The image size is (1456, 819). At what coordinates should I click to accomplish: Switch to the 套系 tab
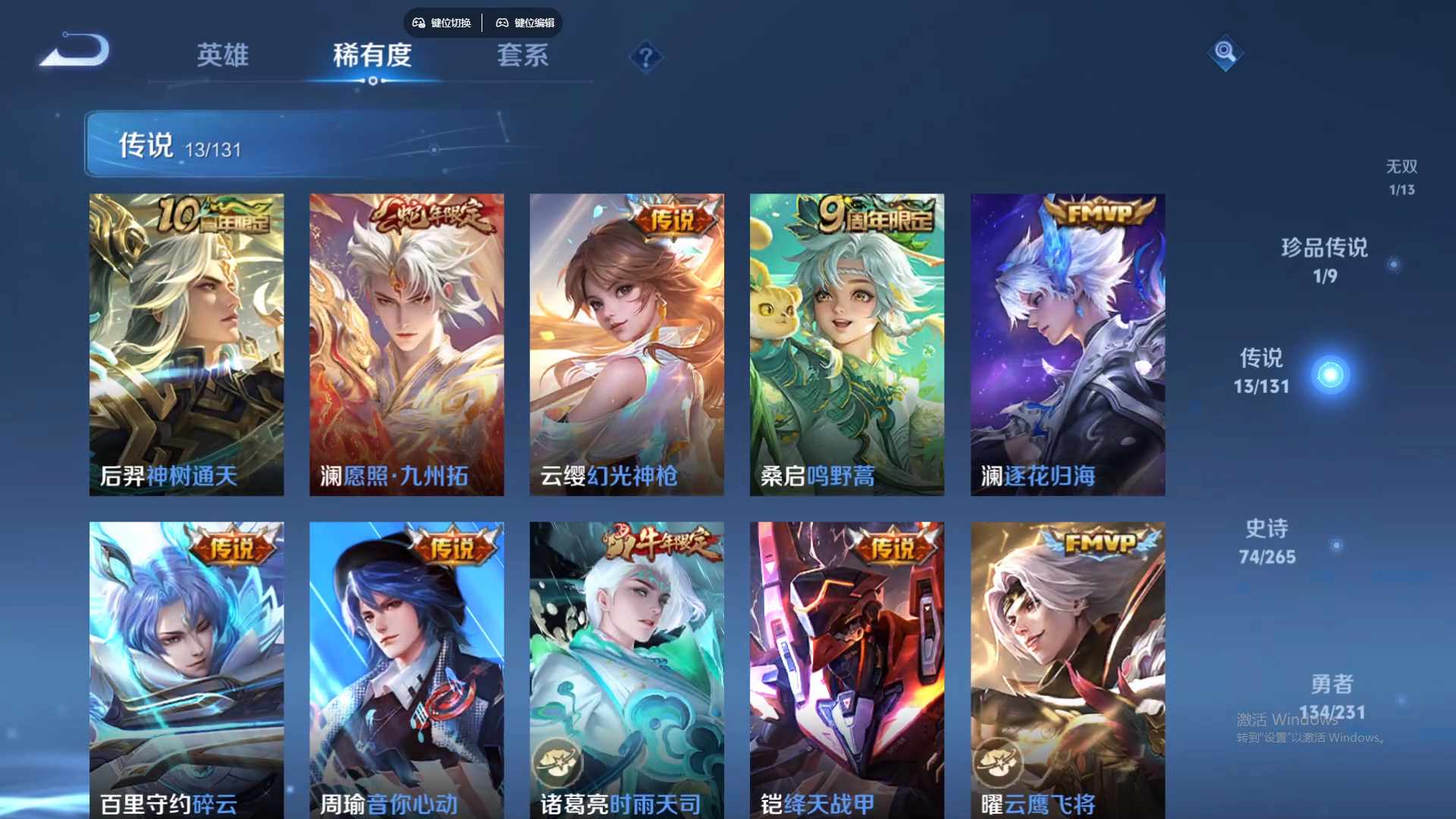pyautogui.click(x=523, y=55)
